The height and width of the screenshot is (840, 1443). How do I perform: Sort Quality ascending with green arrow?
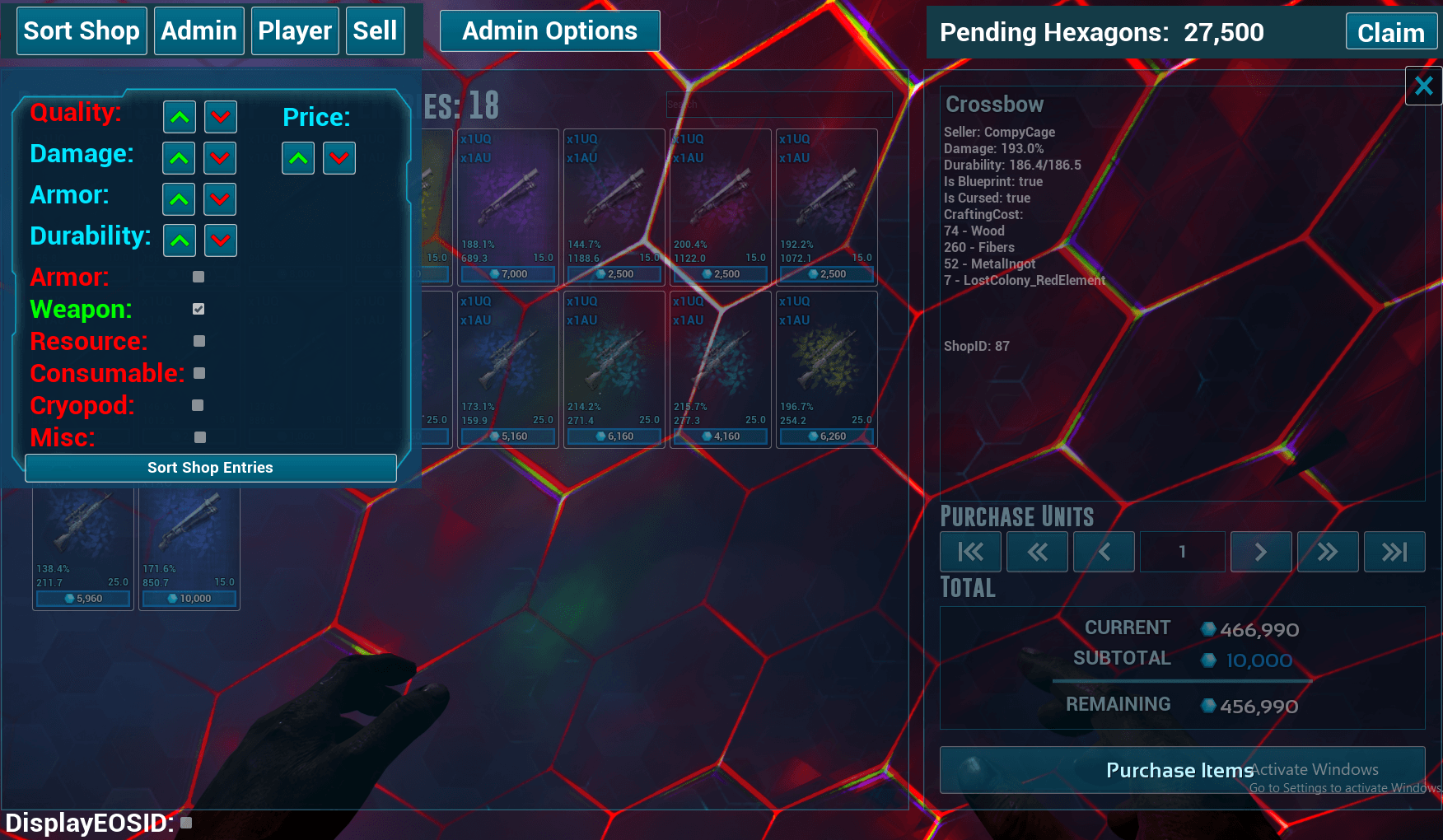coord(180,117)
